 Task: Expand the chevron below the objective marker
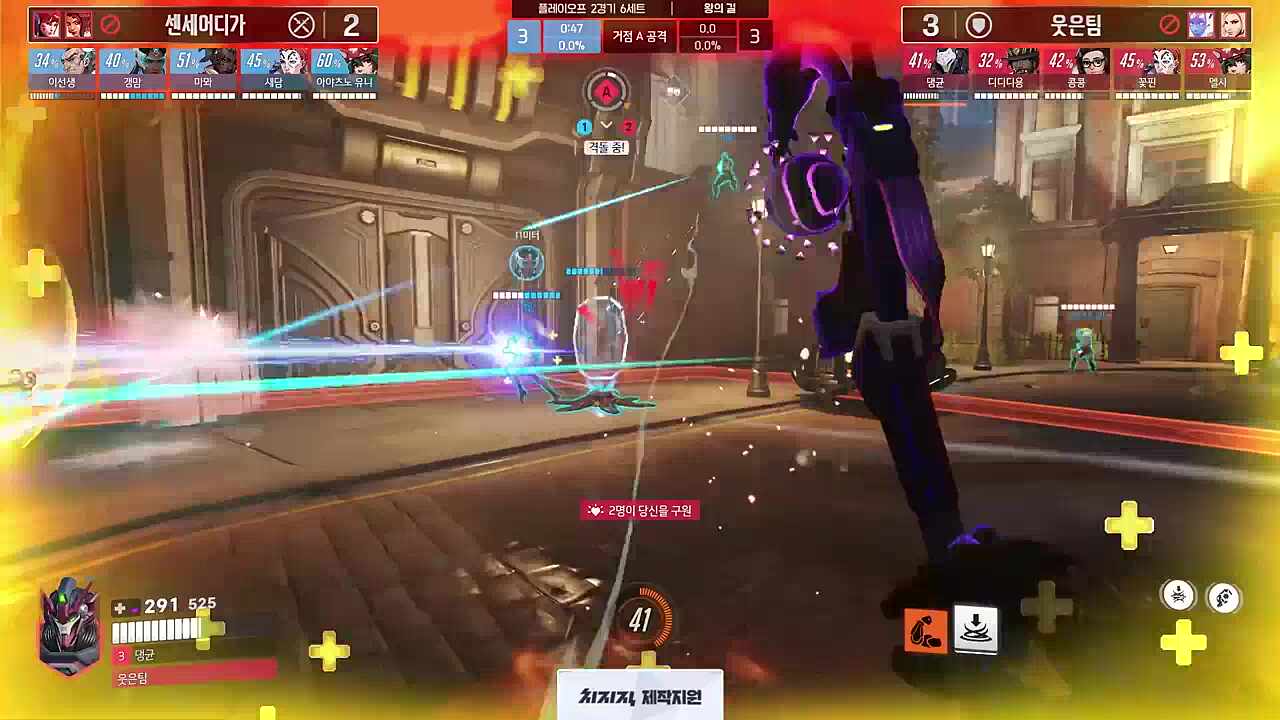[608, 127]
